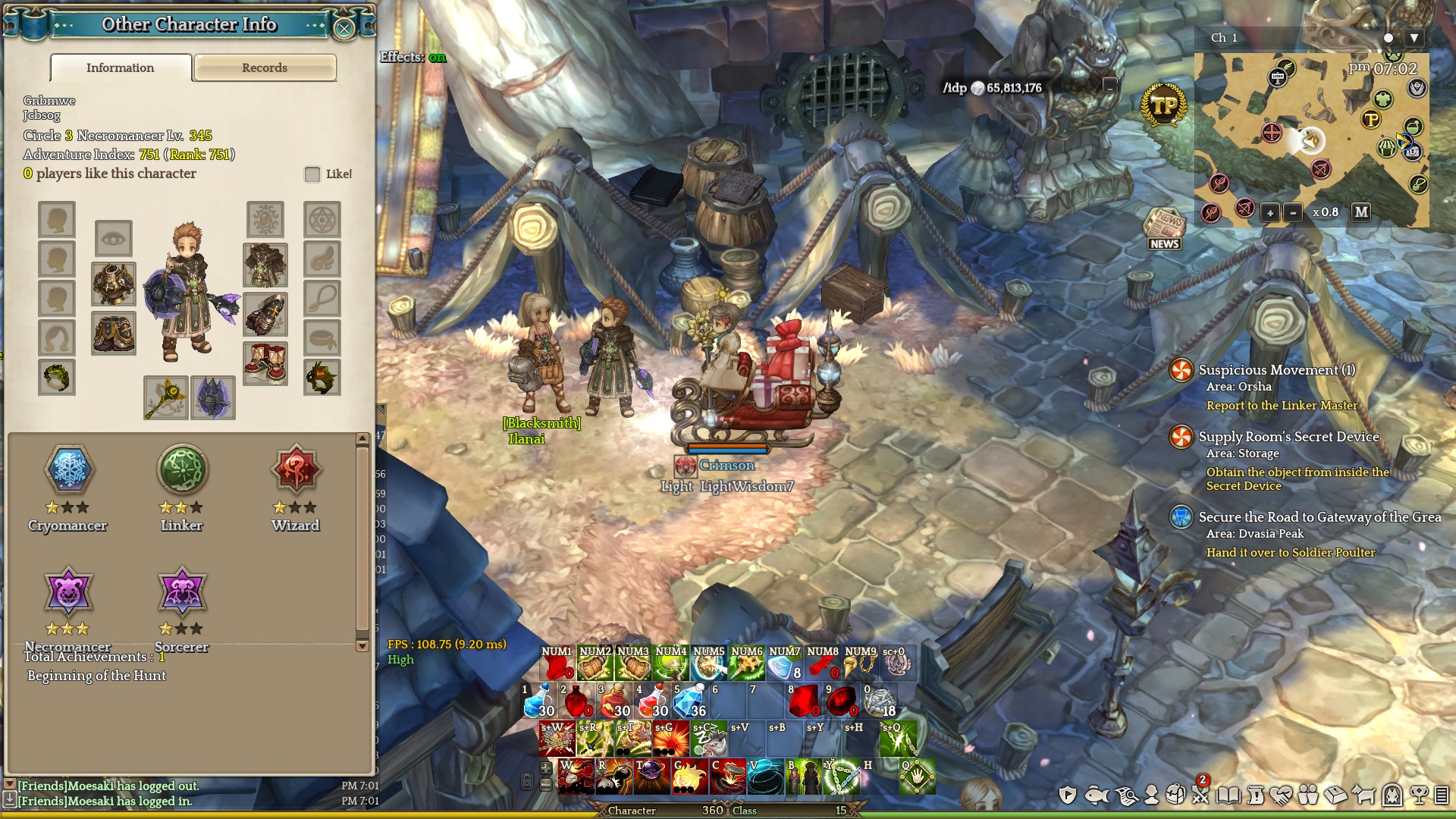Open the NEWS icon

coord(1164,228)
